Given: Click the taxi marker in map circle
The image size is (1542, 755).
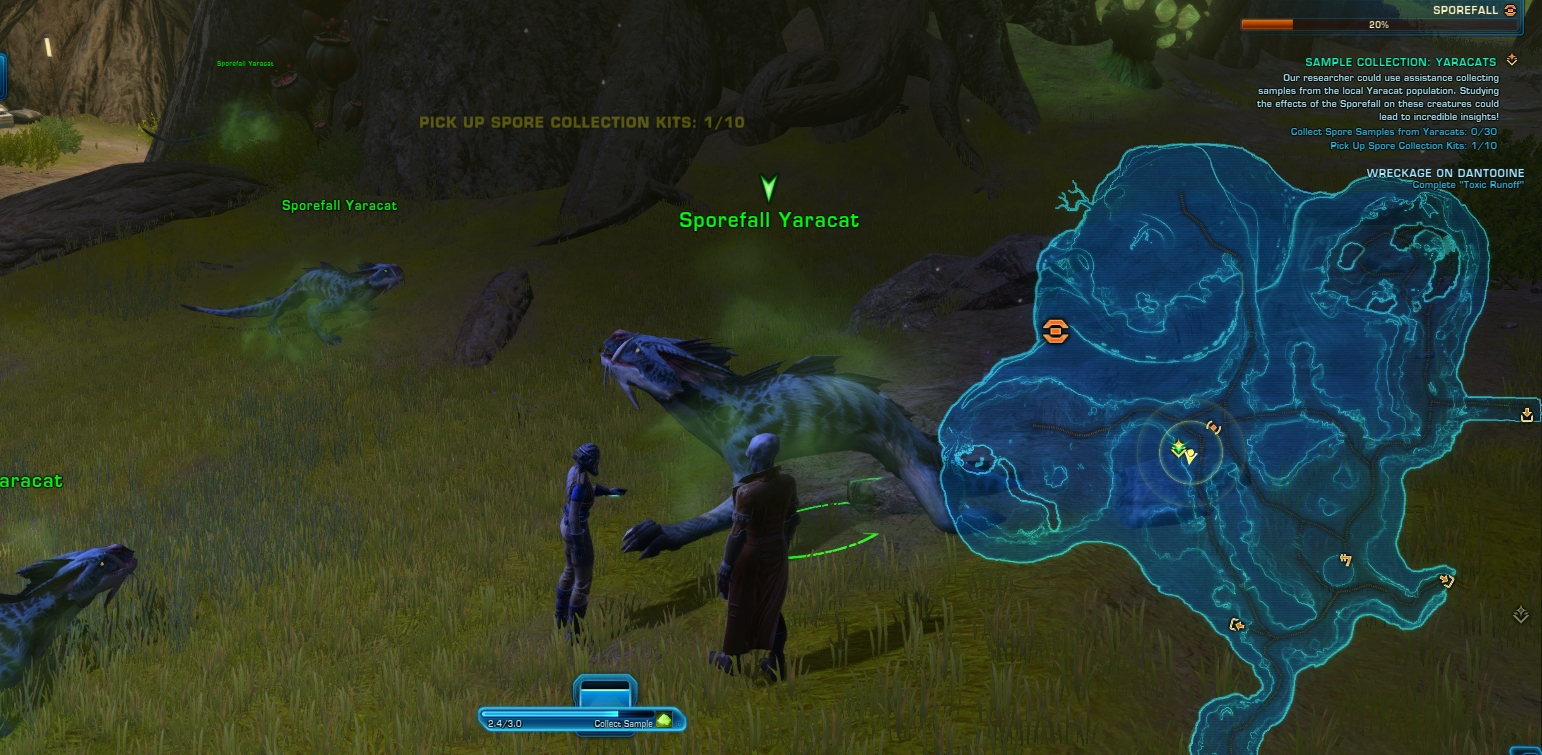Looking at the screenshot, I should click(1347, 560).
